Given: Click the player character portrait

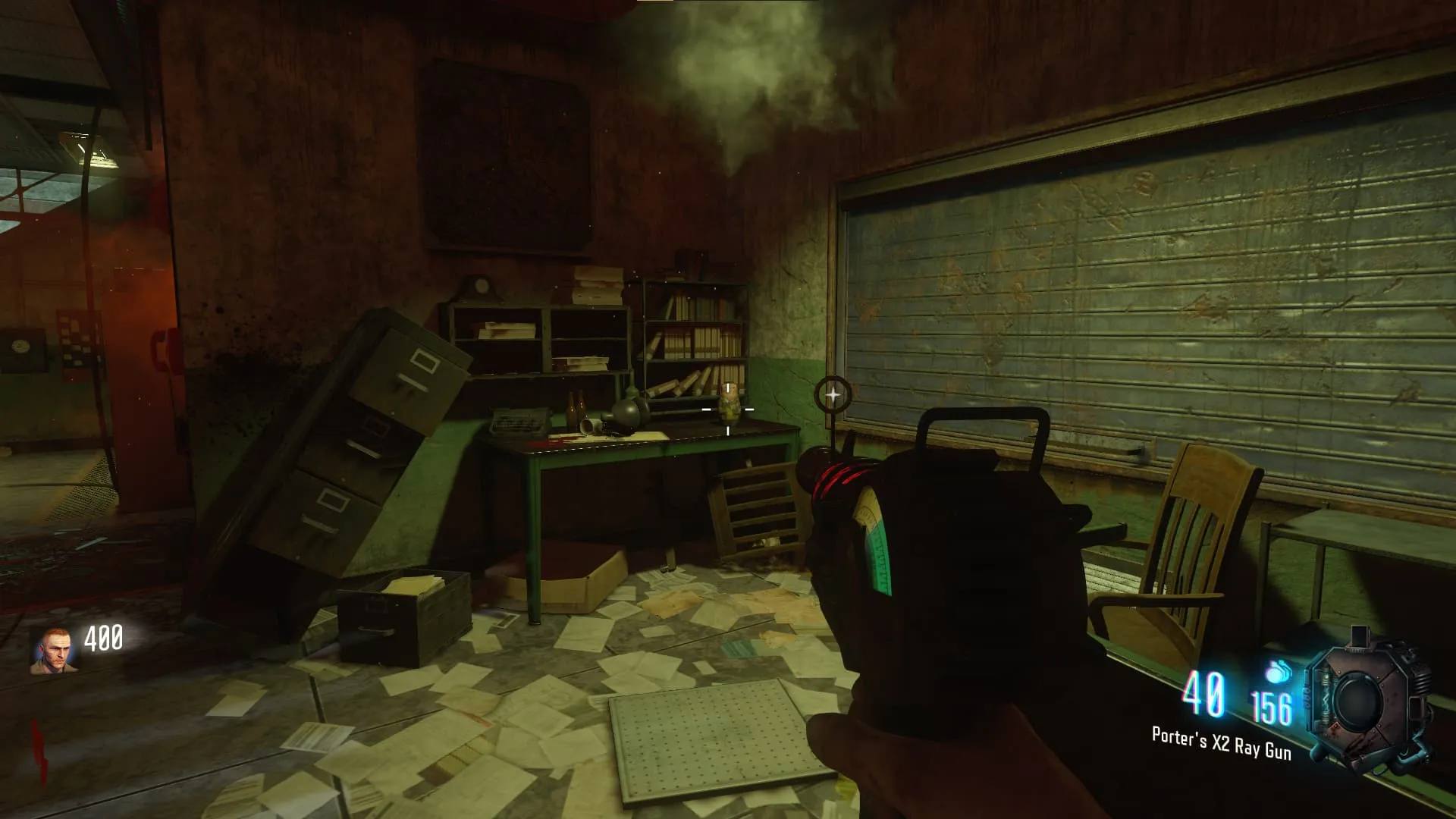Looking at the screenshot, I should 54,651.
